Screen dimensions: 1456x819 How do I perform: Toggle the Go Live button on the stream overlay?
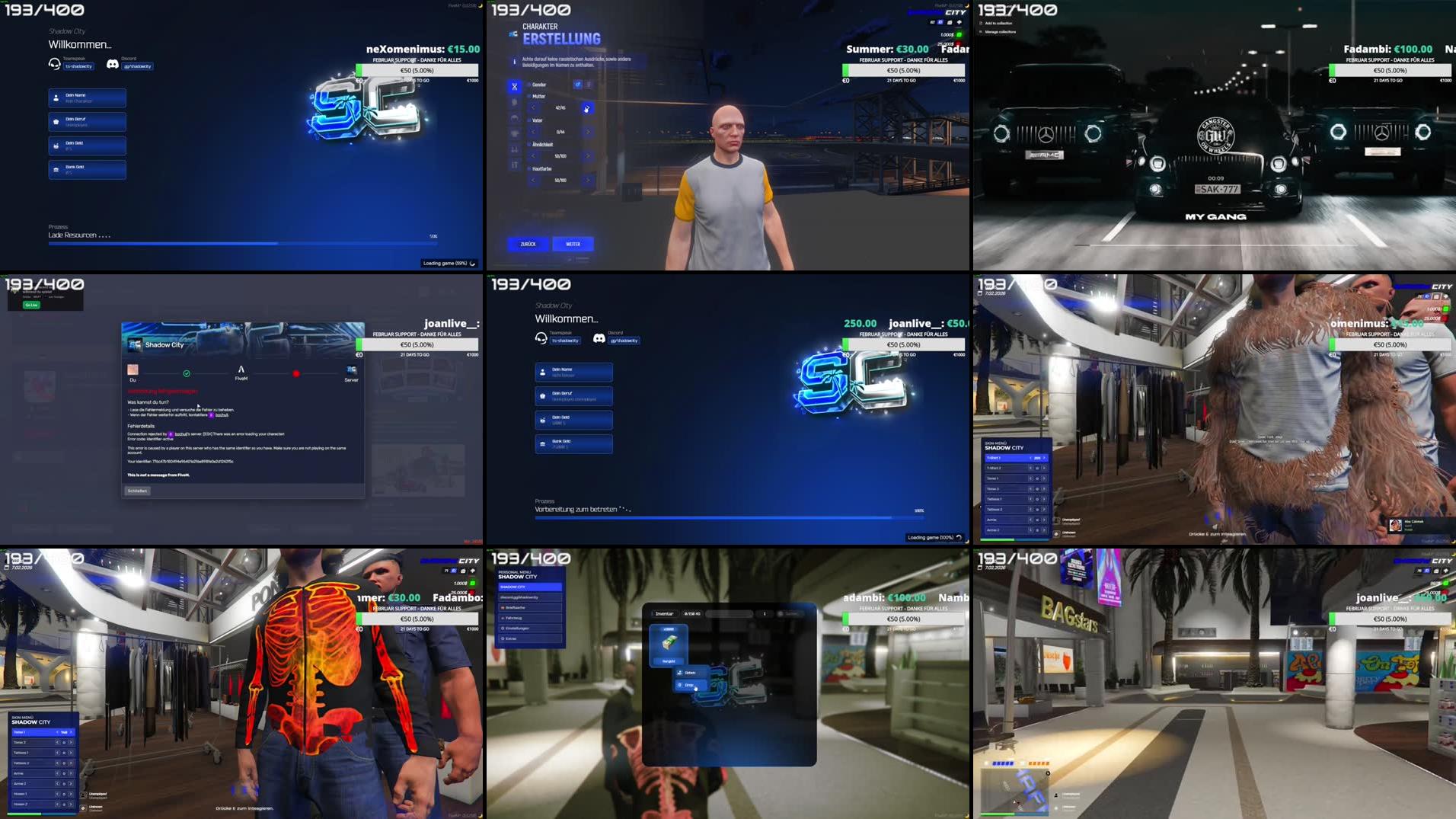click(31, 305)
